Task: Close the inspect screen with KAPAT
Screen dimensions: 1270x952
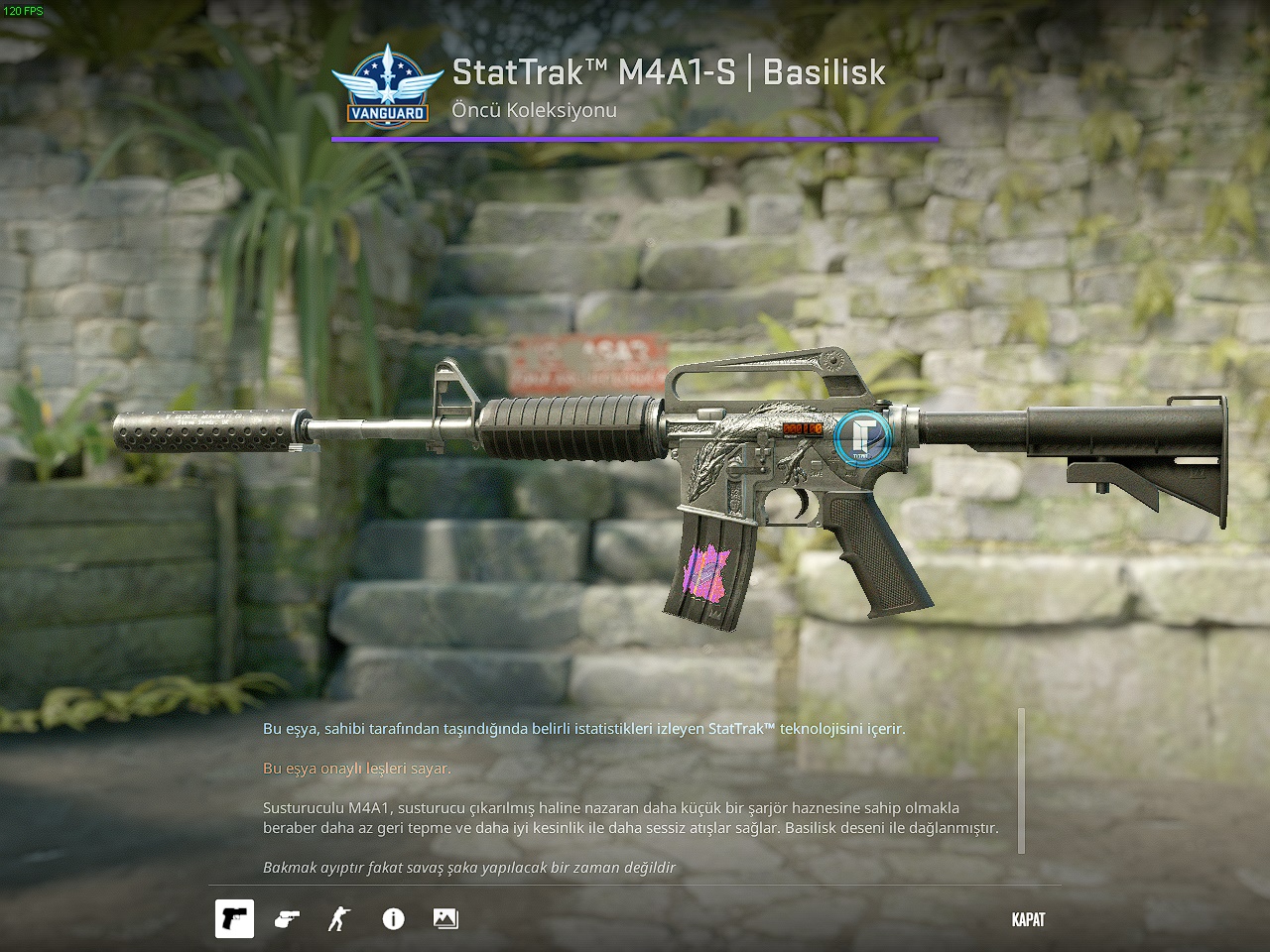Action: (x=1028, y=919)
